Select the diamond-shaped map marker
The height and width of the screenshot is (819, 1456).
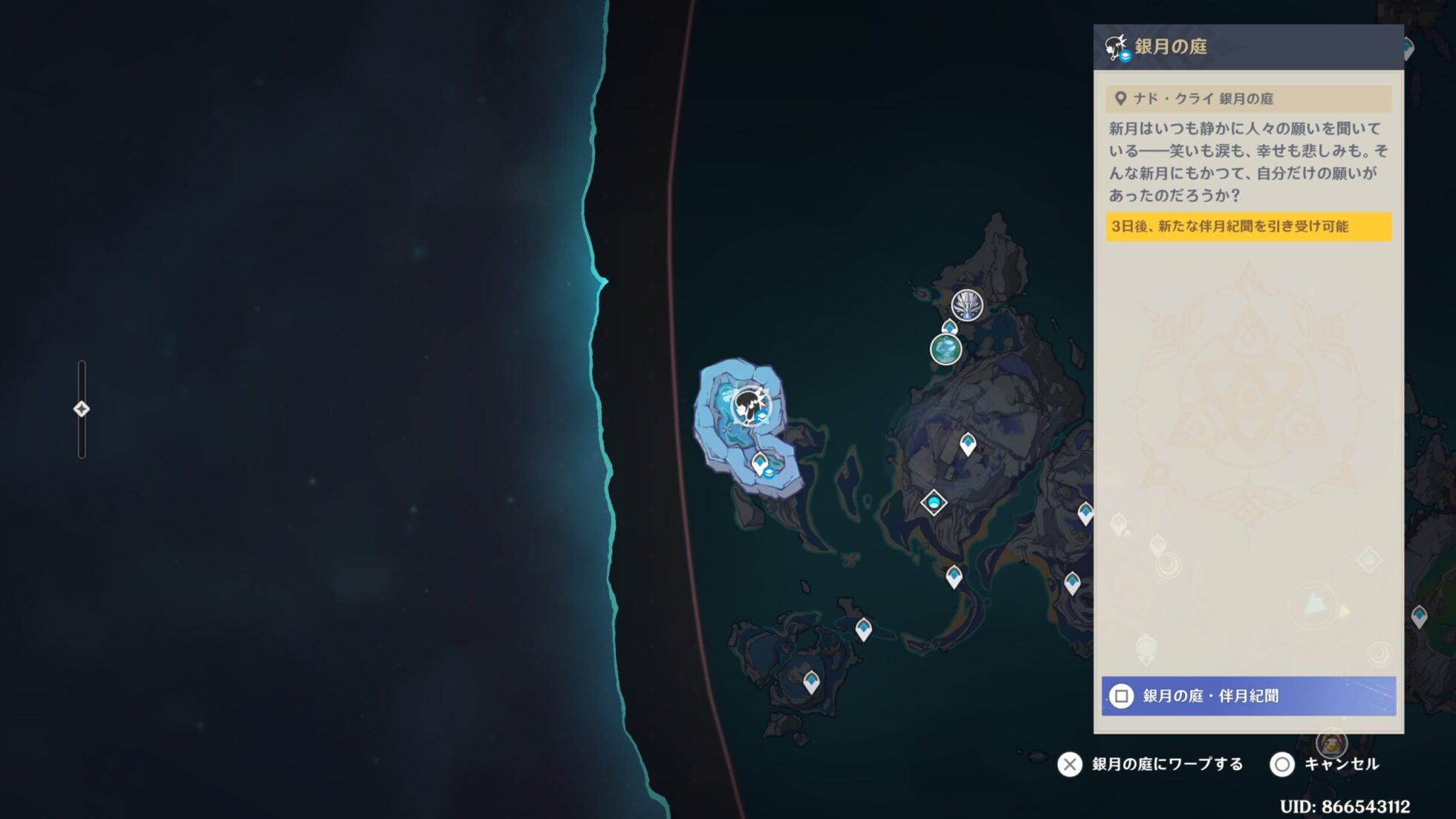(934, 503)
